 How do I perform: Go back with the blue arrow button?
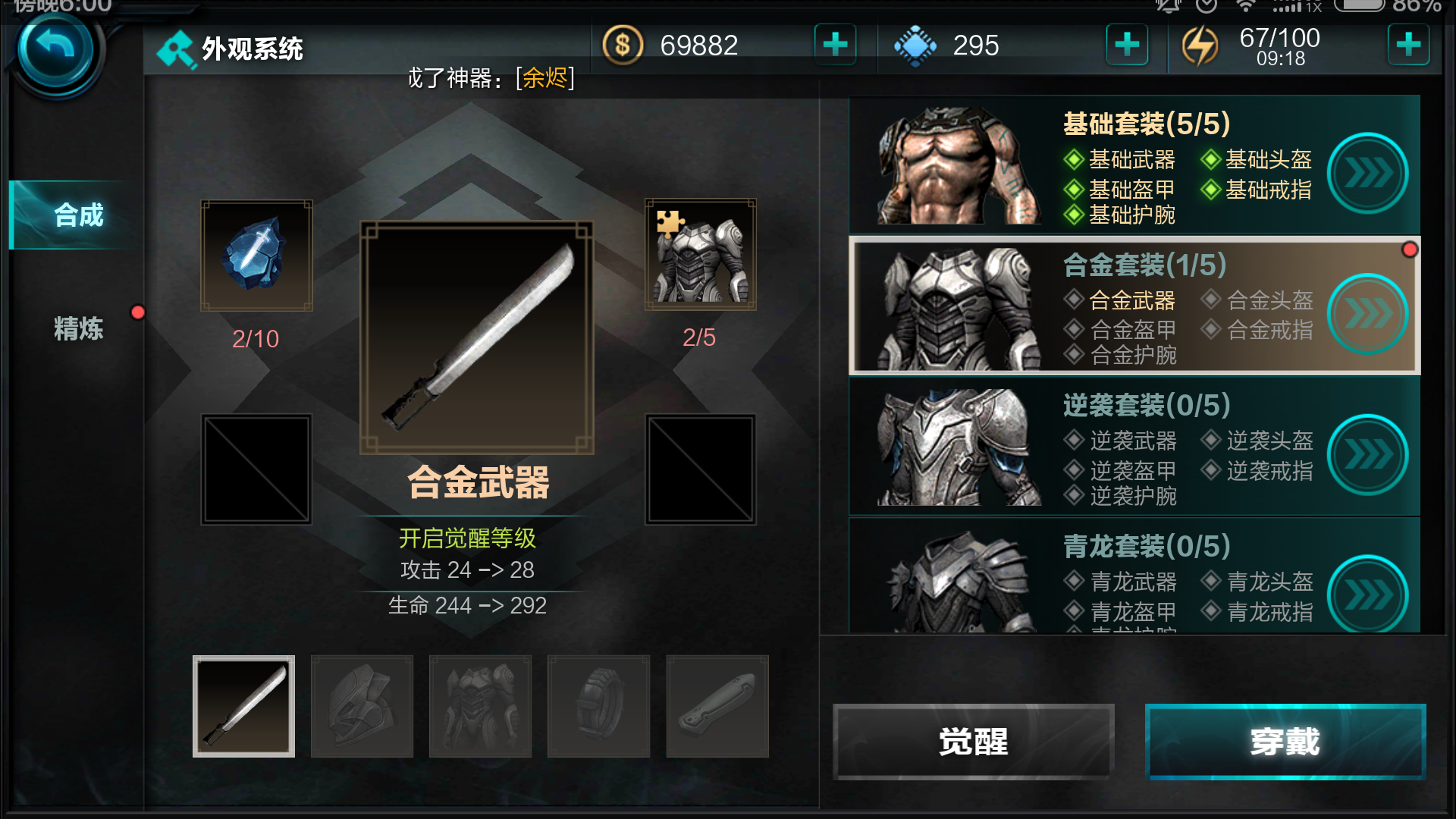(x=55, y=50)
